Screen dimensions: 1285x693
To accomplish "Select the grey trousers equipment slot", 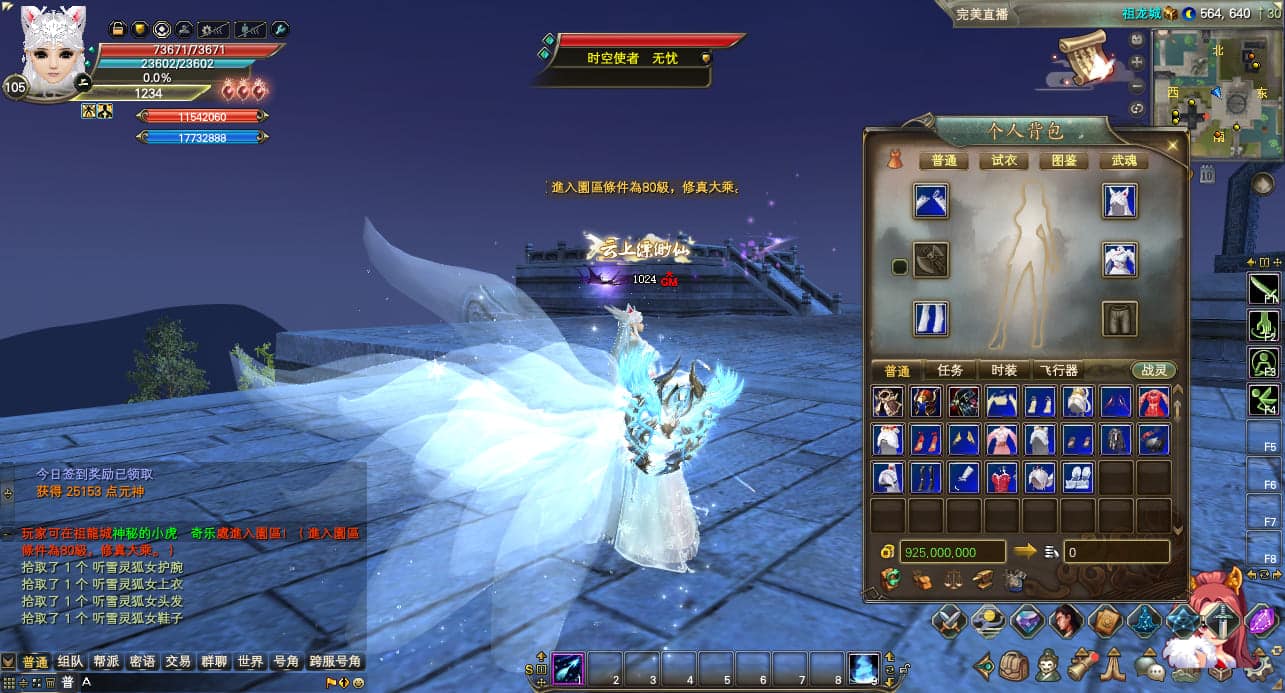I will pyautogui.click(x=1120, y=319).
